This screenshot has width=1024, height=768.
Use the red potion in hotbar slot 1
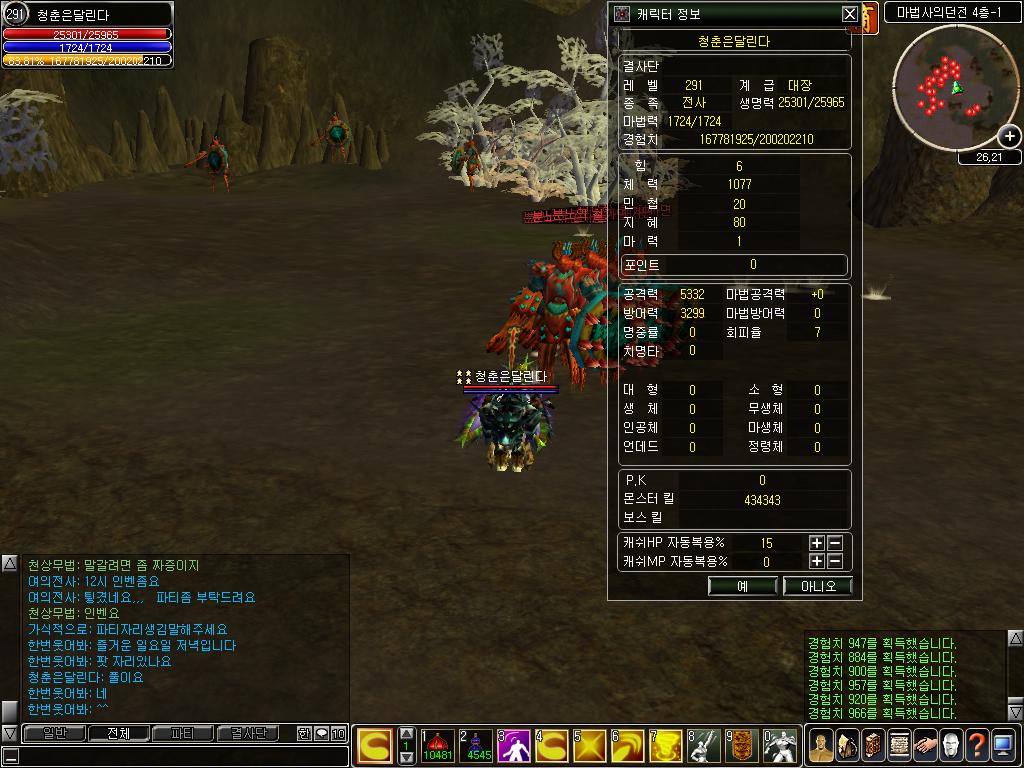[x=438, y=746]
